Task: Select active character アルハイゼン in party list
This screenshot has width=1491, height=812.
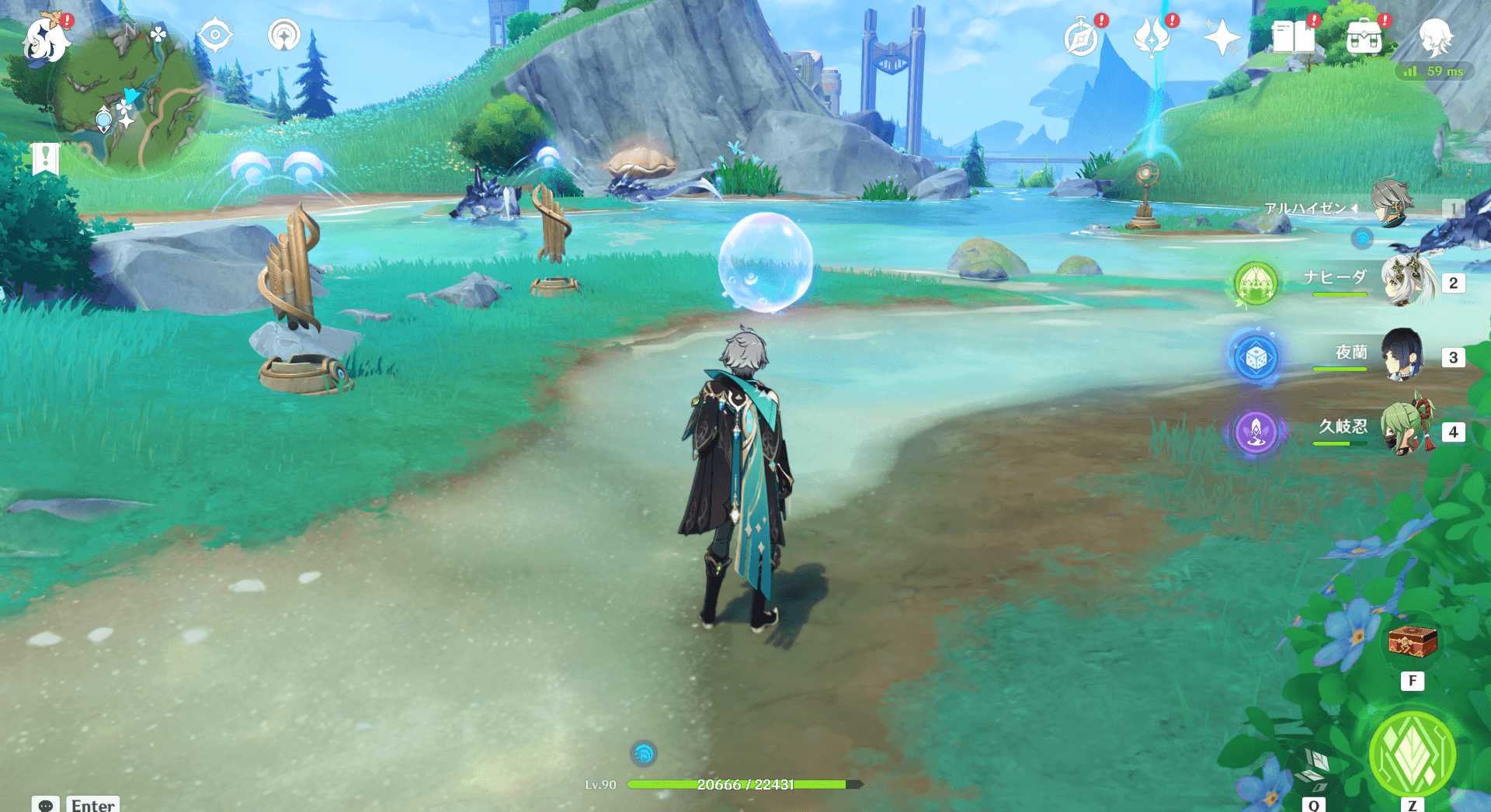Action: tap(1390, 206)
